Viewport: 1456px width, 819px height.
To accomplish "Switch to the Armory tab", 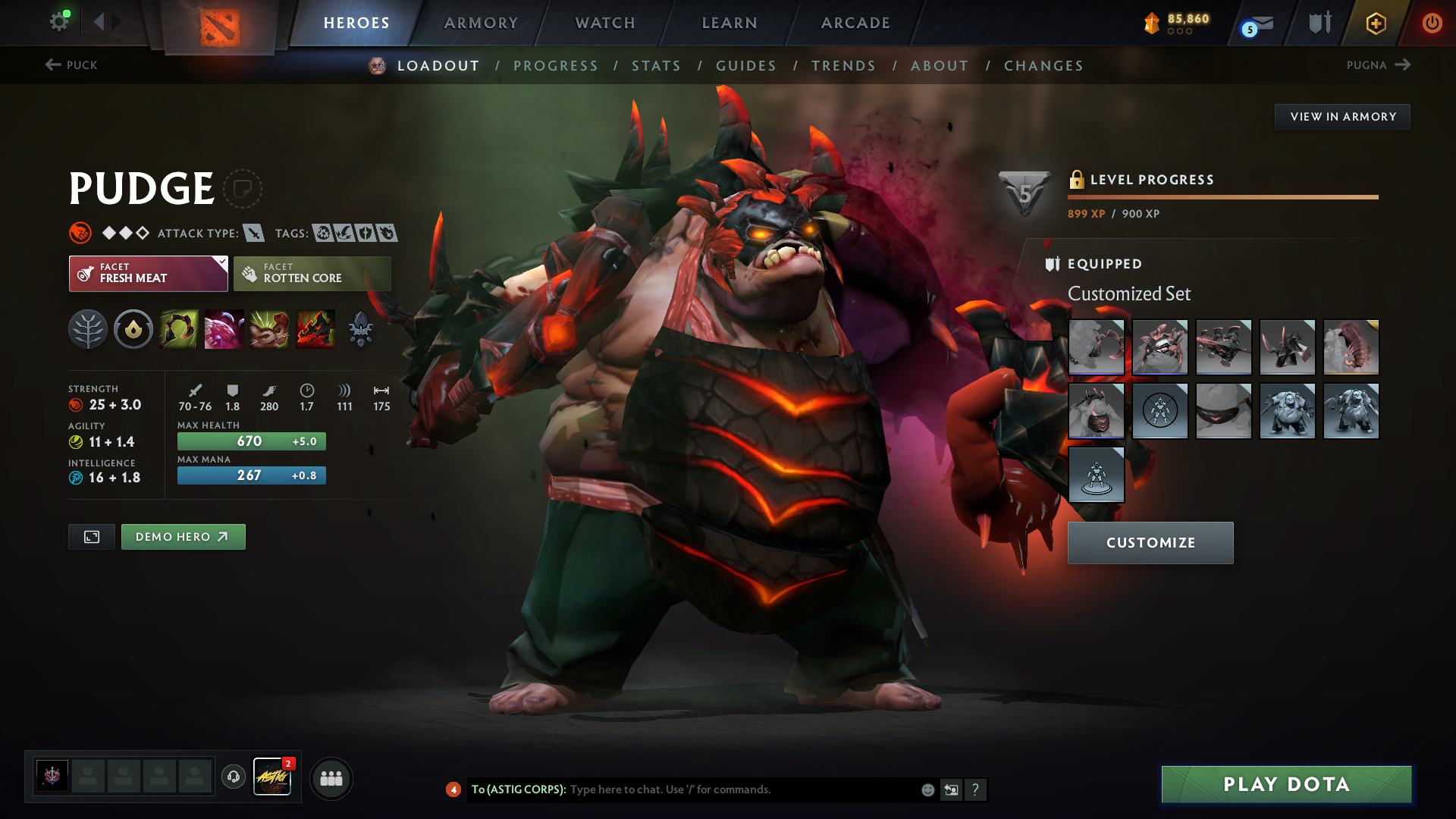I will point(481,23).
